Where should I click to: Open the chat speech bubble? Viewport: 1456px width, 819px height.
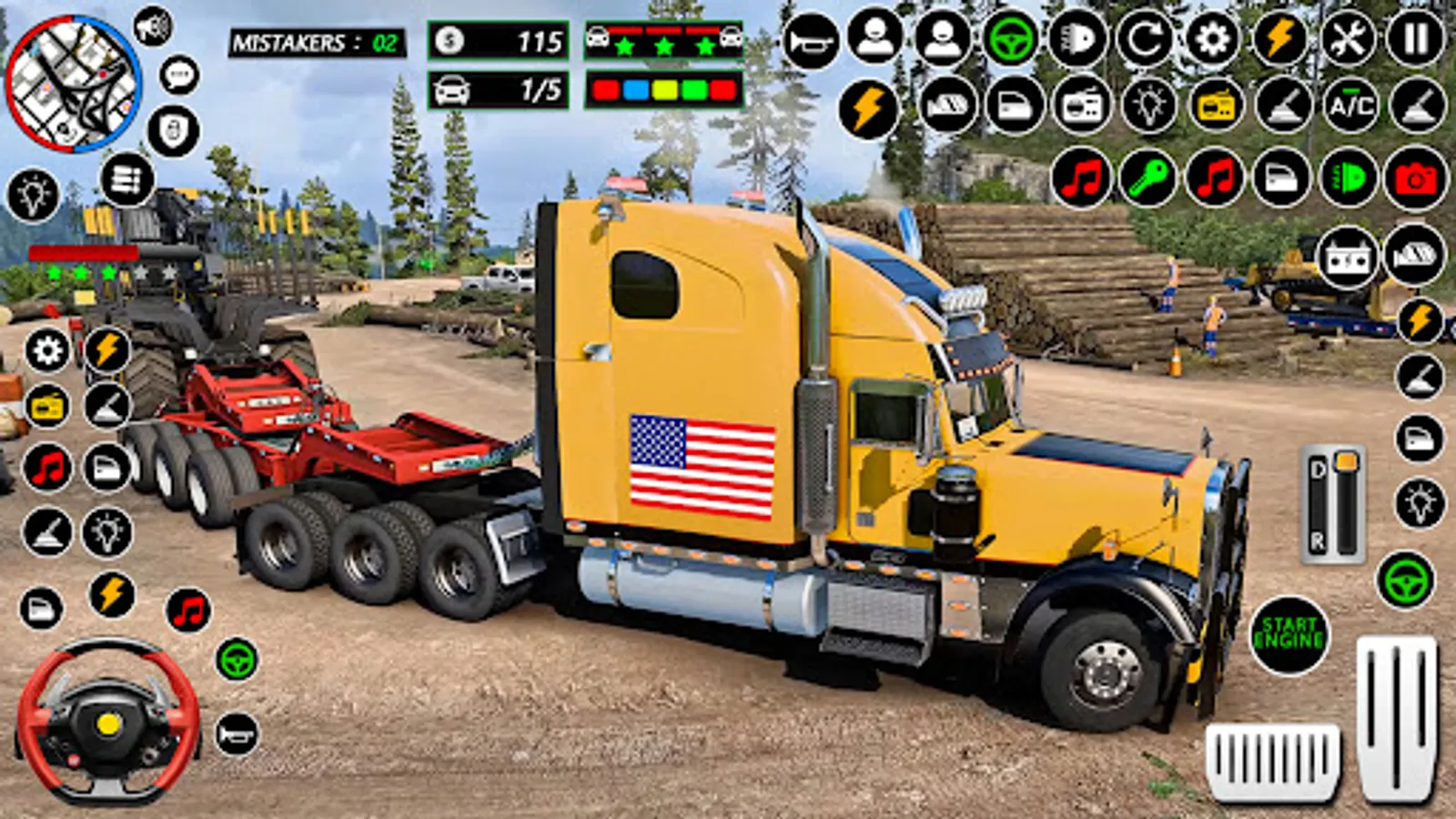pyautogui.click(x=179, y=75)
